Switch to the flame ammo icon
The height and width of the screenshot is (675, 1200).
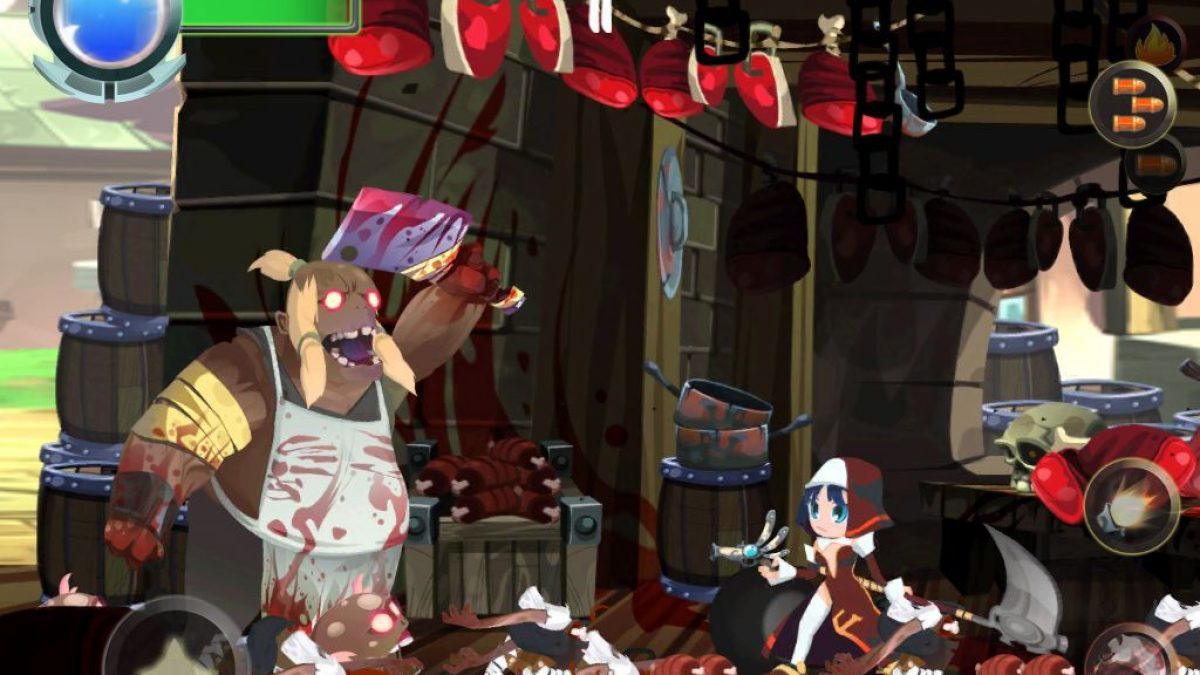[1156, 45]
